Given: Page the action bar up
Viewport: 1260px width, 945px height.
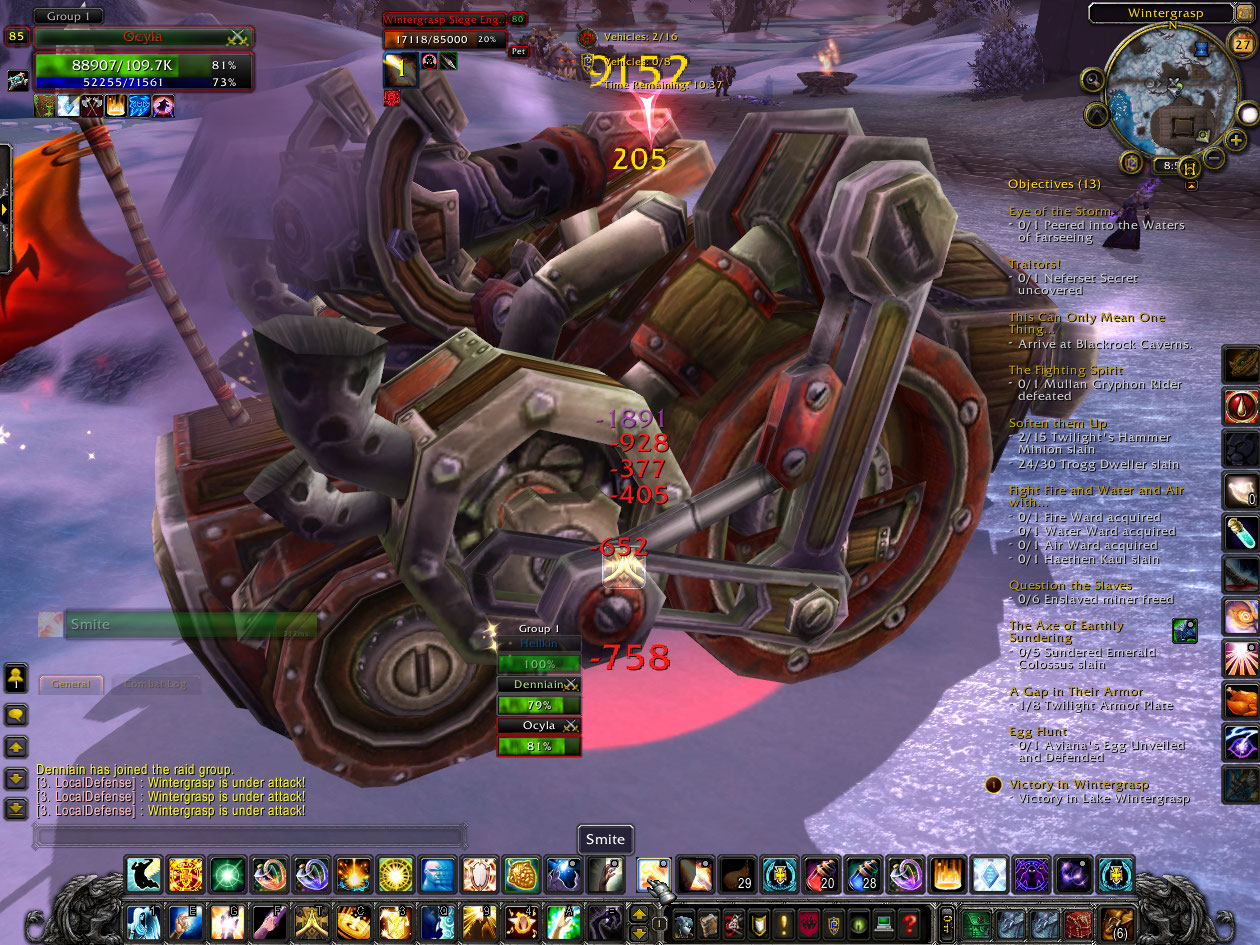Looking at the screenshot, I should tap(638, 914).
